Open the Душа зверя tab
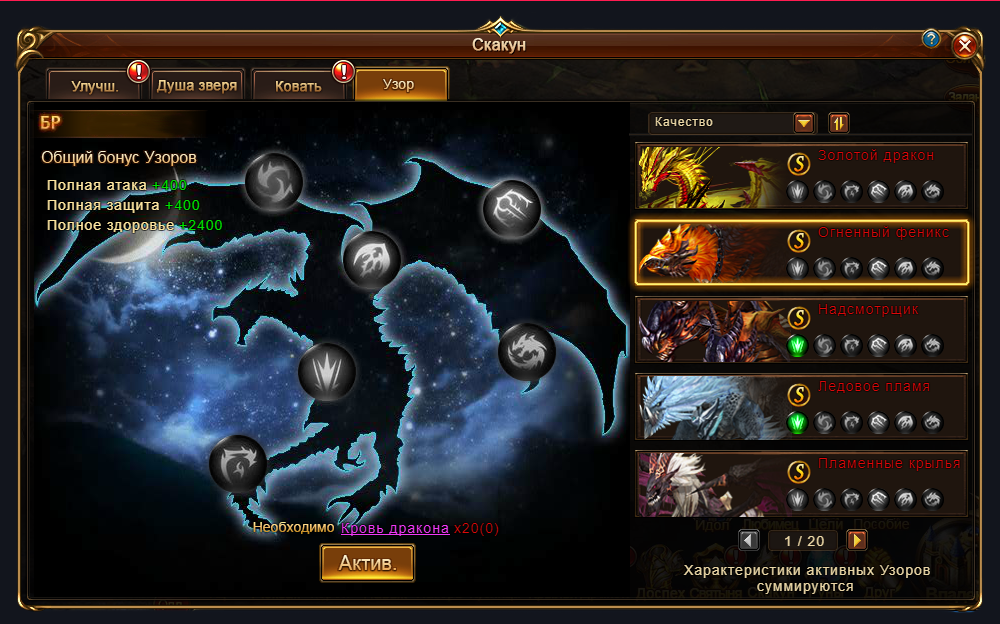The image size is (1000, 624). pos(197,86)
